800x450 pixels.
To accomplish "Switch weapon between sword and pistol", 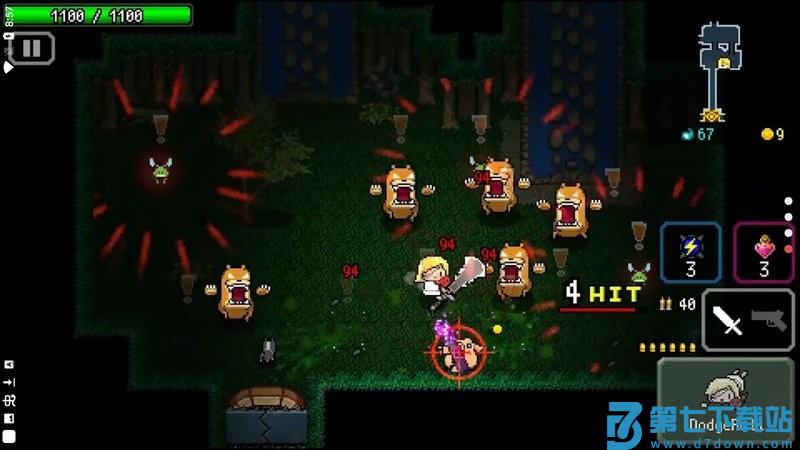I will pos(748,320).
